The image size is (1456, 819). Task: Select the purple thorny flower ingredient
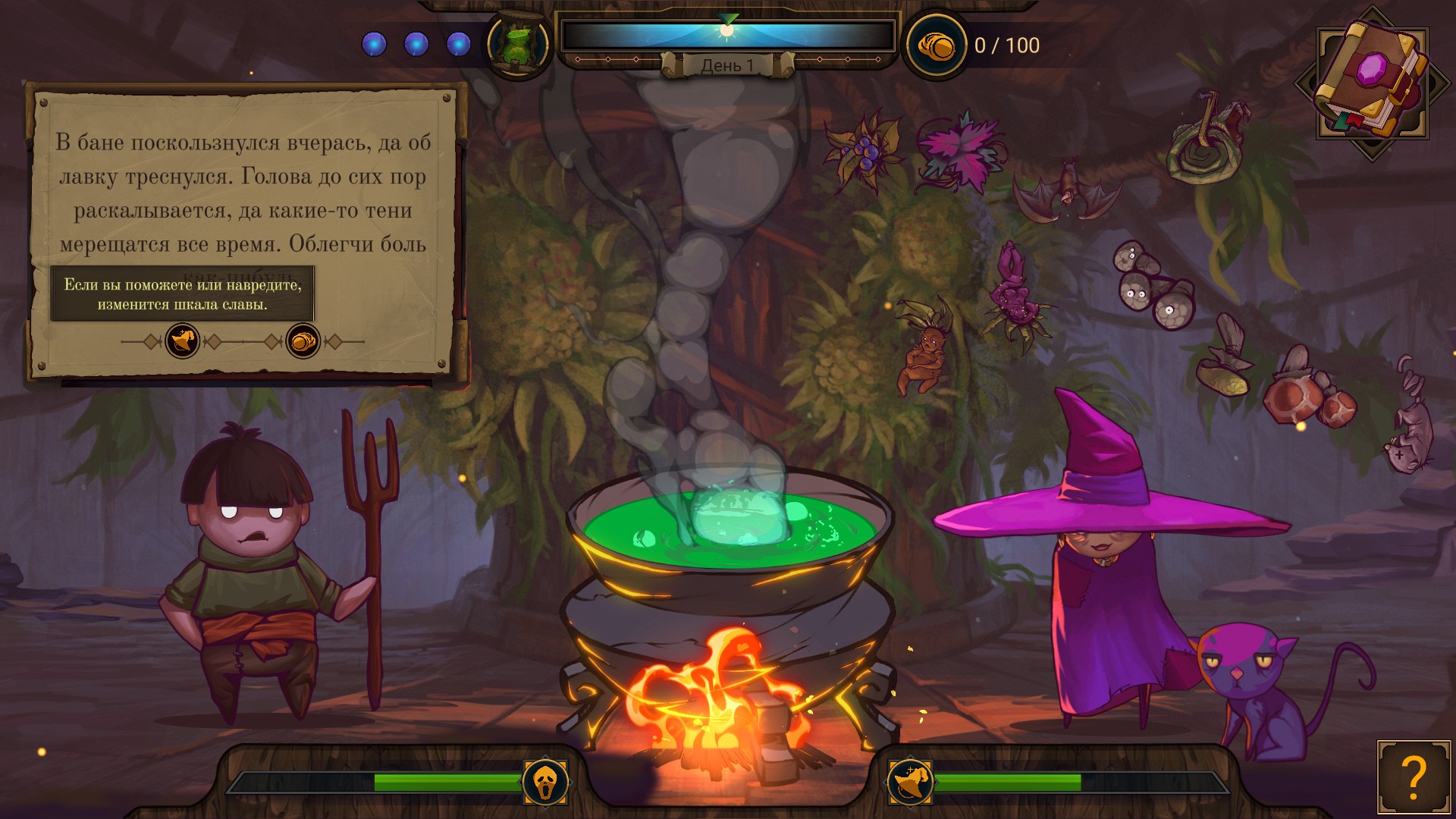(1015, 296)
